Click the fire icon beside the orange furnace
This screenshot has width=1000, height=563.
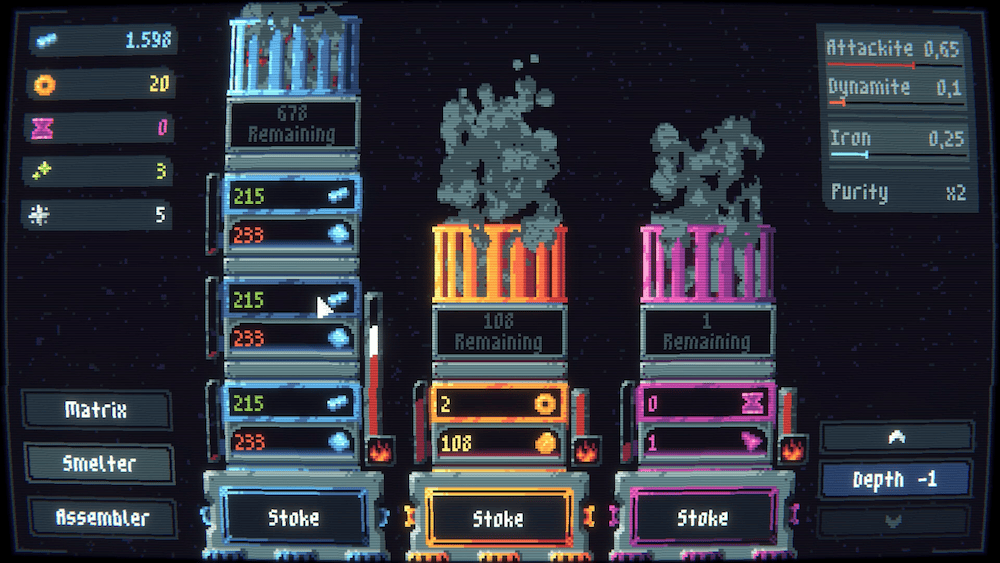point(587,451)
